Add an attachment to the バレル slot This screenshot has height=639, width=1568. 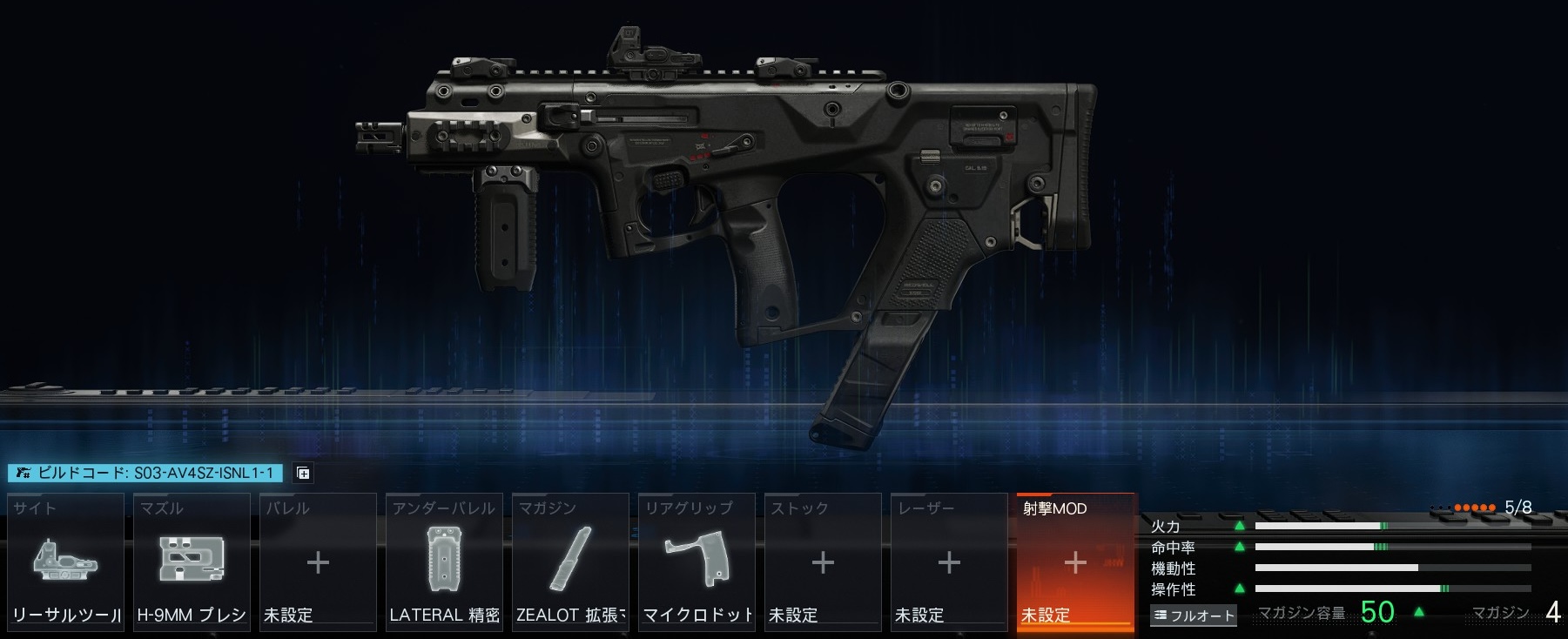318,561
